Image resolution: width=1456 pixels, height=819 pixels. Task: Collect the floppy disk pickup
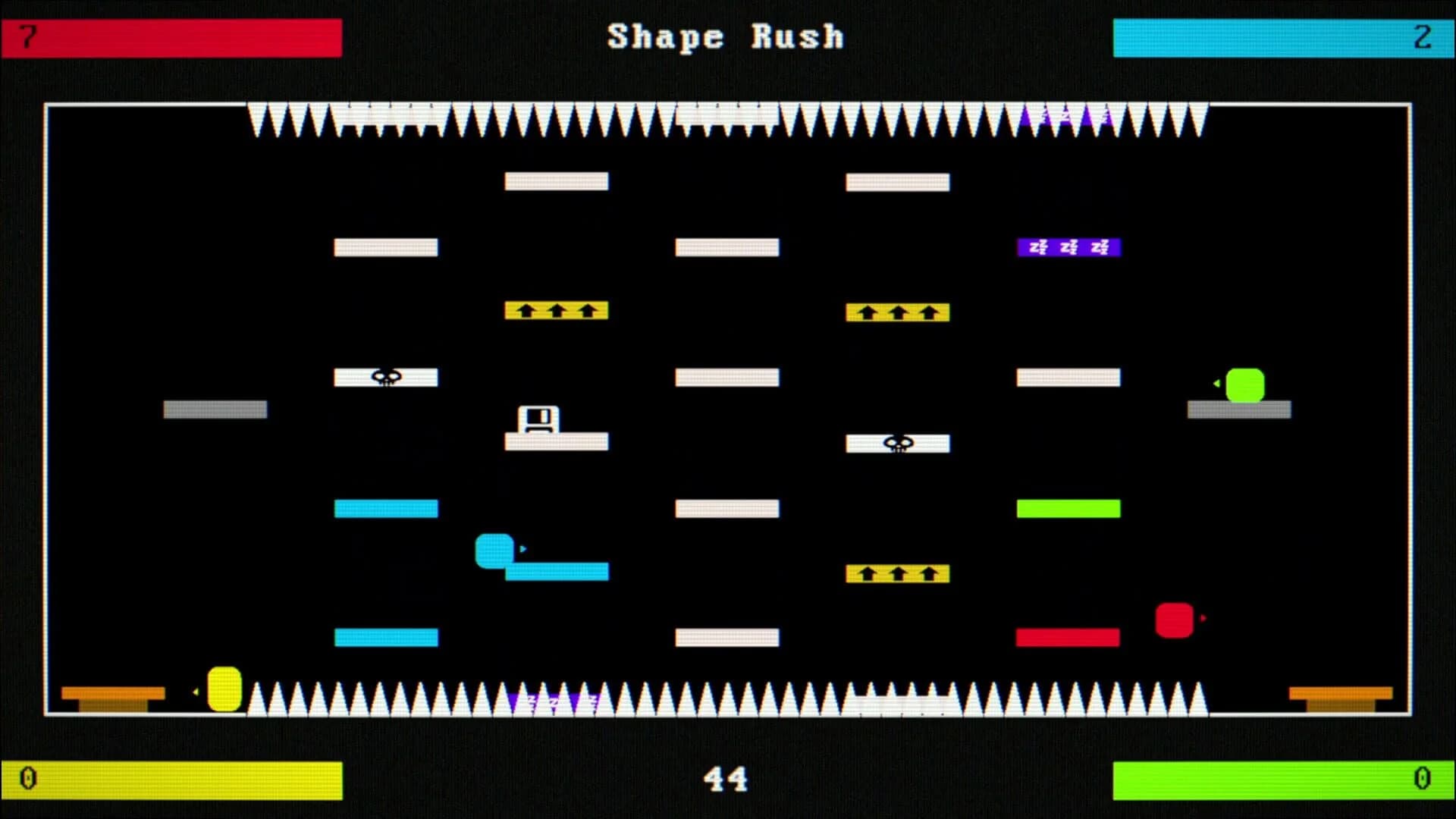tap(539, 416)
